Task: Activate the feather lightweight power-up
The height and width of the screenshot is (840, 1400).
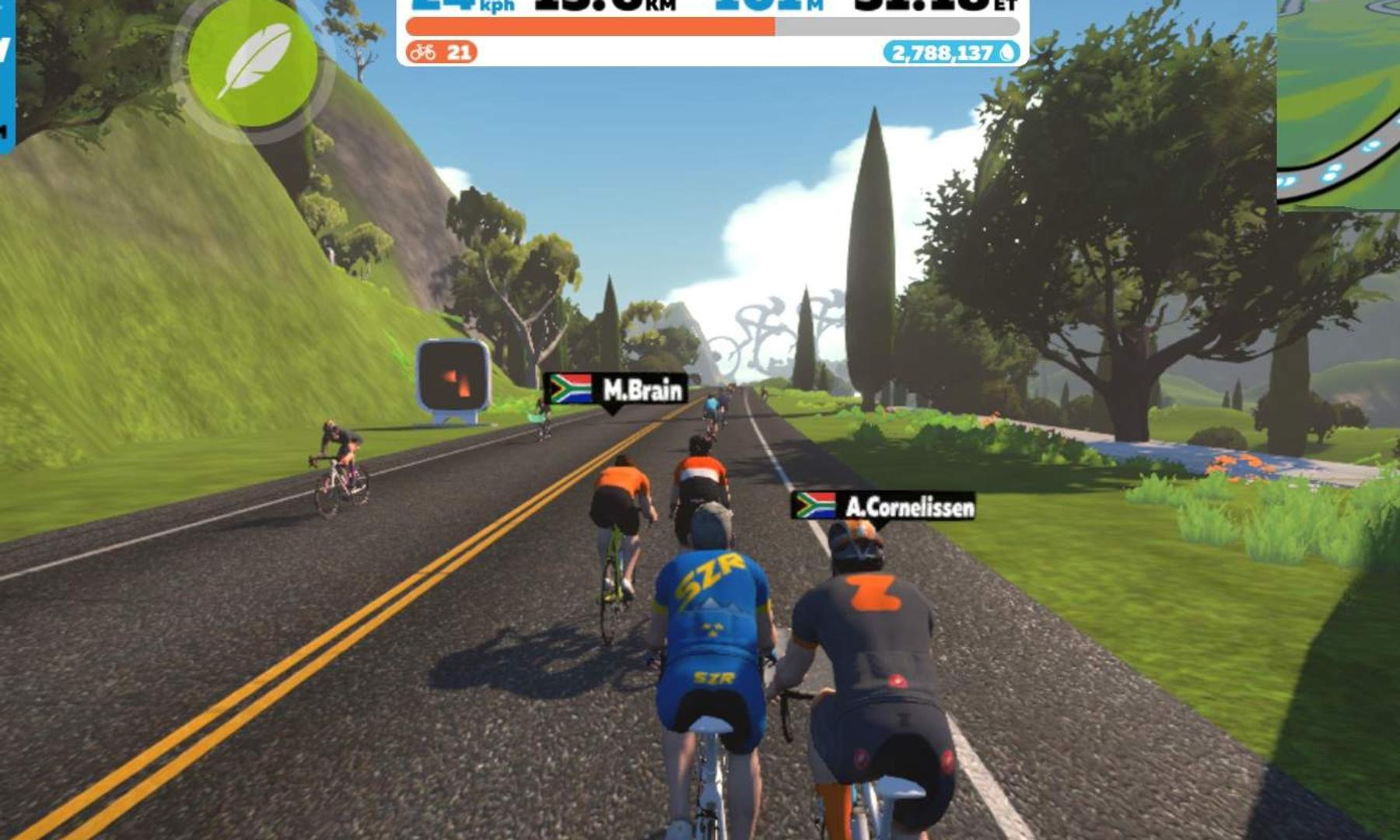Action: [253, 62]
